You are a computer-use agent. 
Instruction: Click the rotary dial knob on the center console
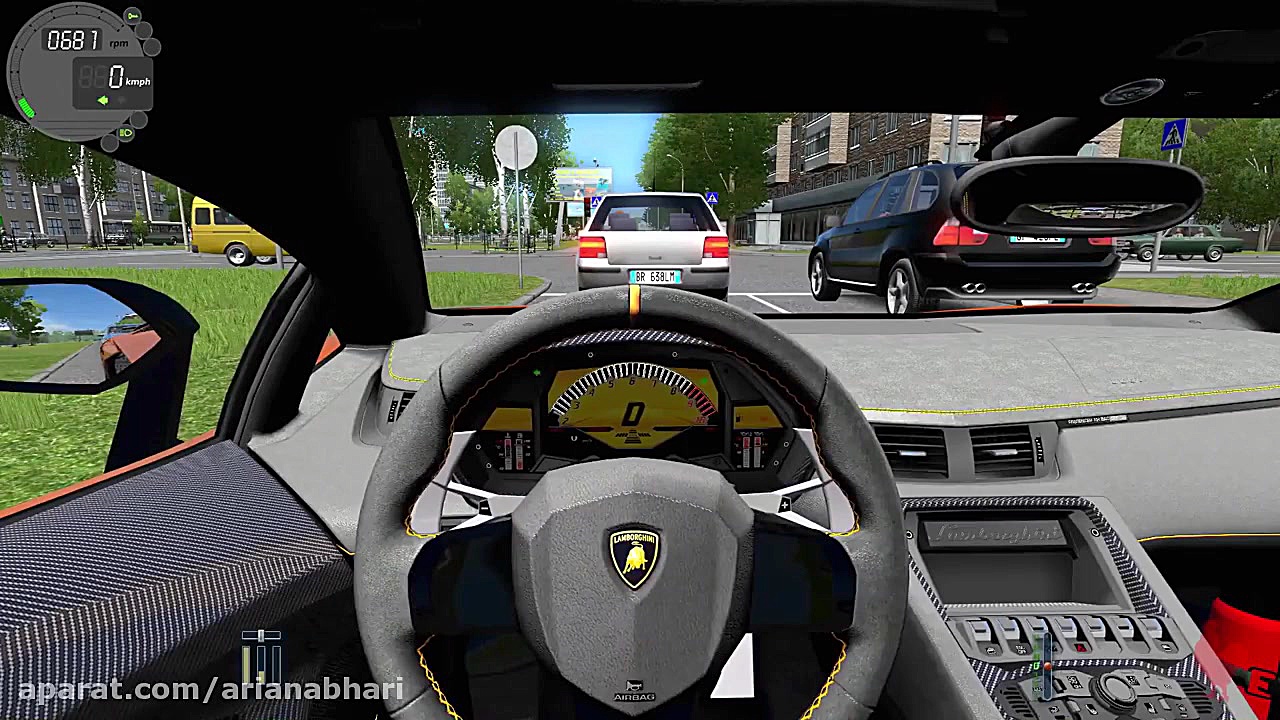click(x=1116, y=688)
